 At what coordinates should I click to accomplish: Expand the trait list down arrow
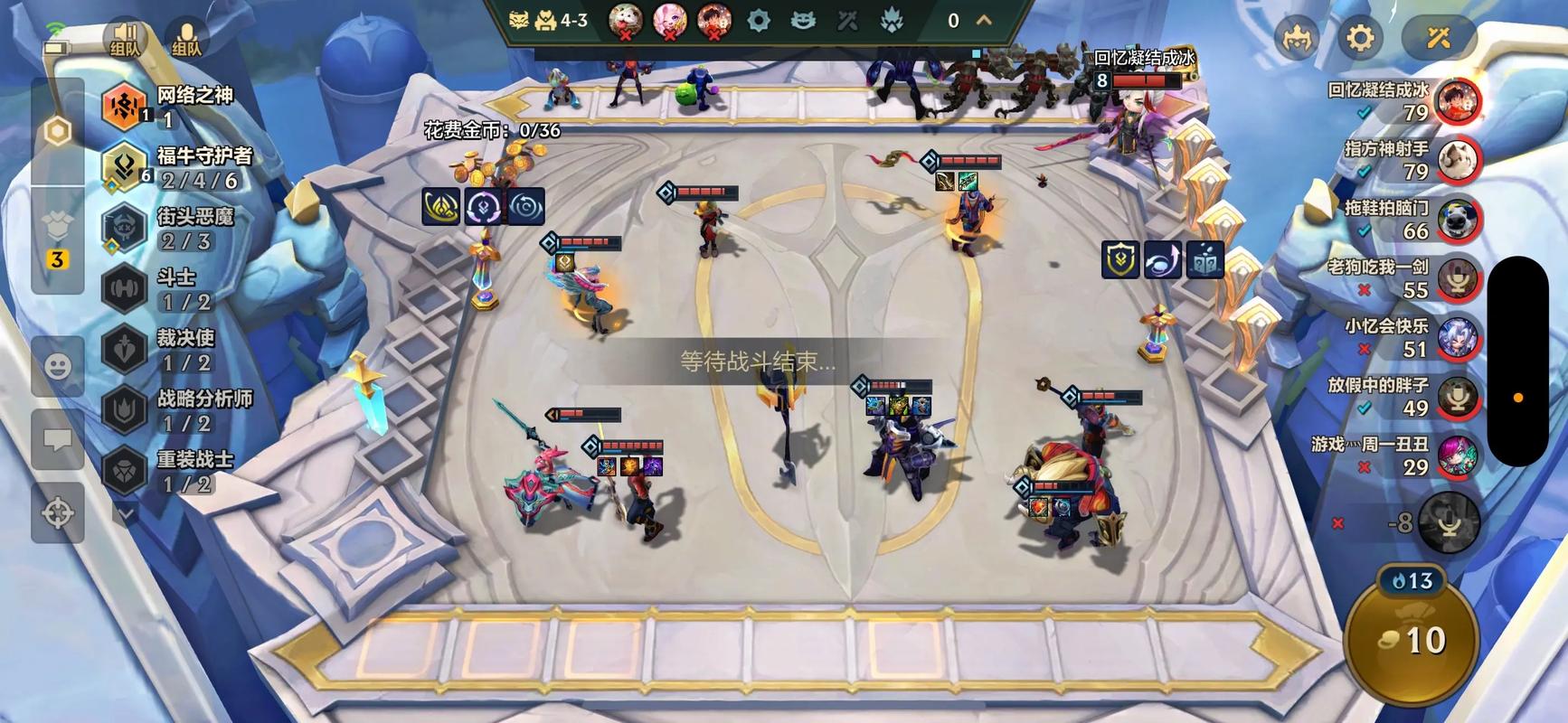click(x=126, y=513)
